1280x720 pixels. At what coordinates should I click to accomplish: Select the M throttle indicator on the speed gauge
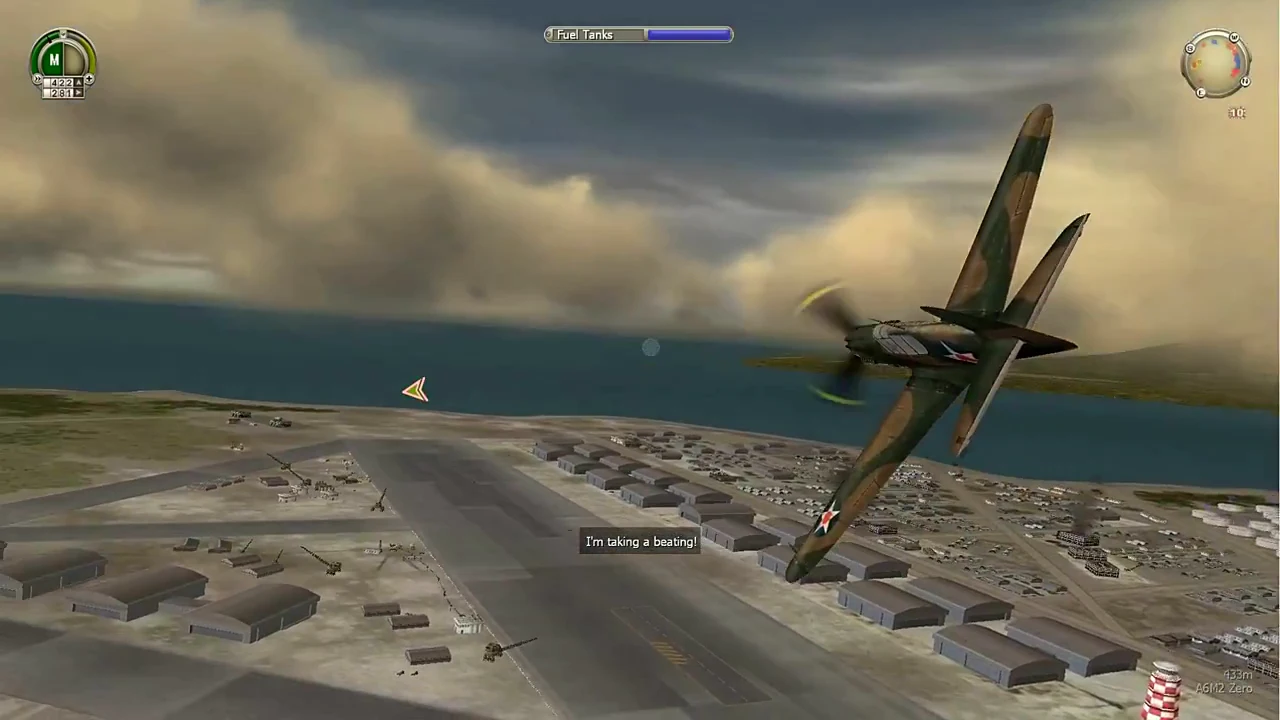(54, 59)
